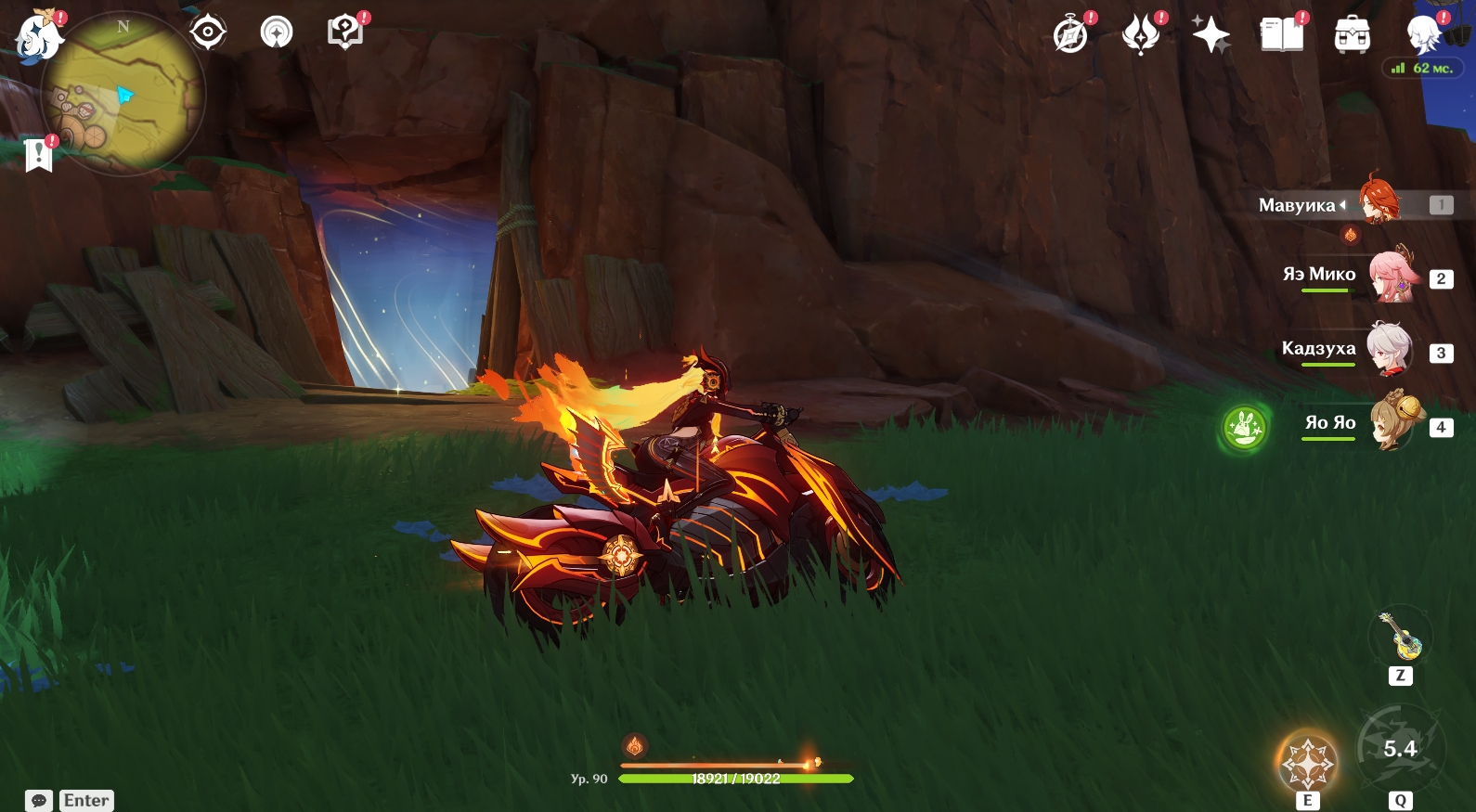The width and height of the screenshot is (1476, 812).
Task: Open the wish four-pointed star icon
Action: (x=1211, y=35)
